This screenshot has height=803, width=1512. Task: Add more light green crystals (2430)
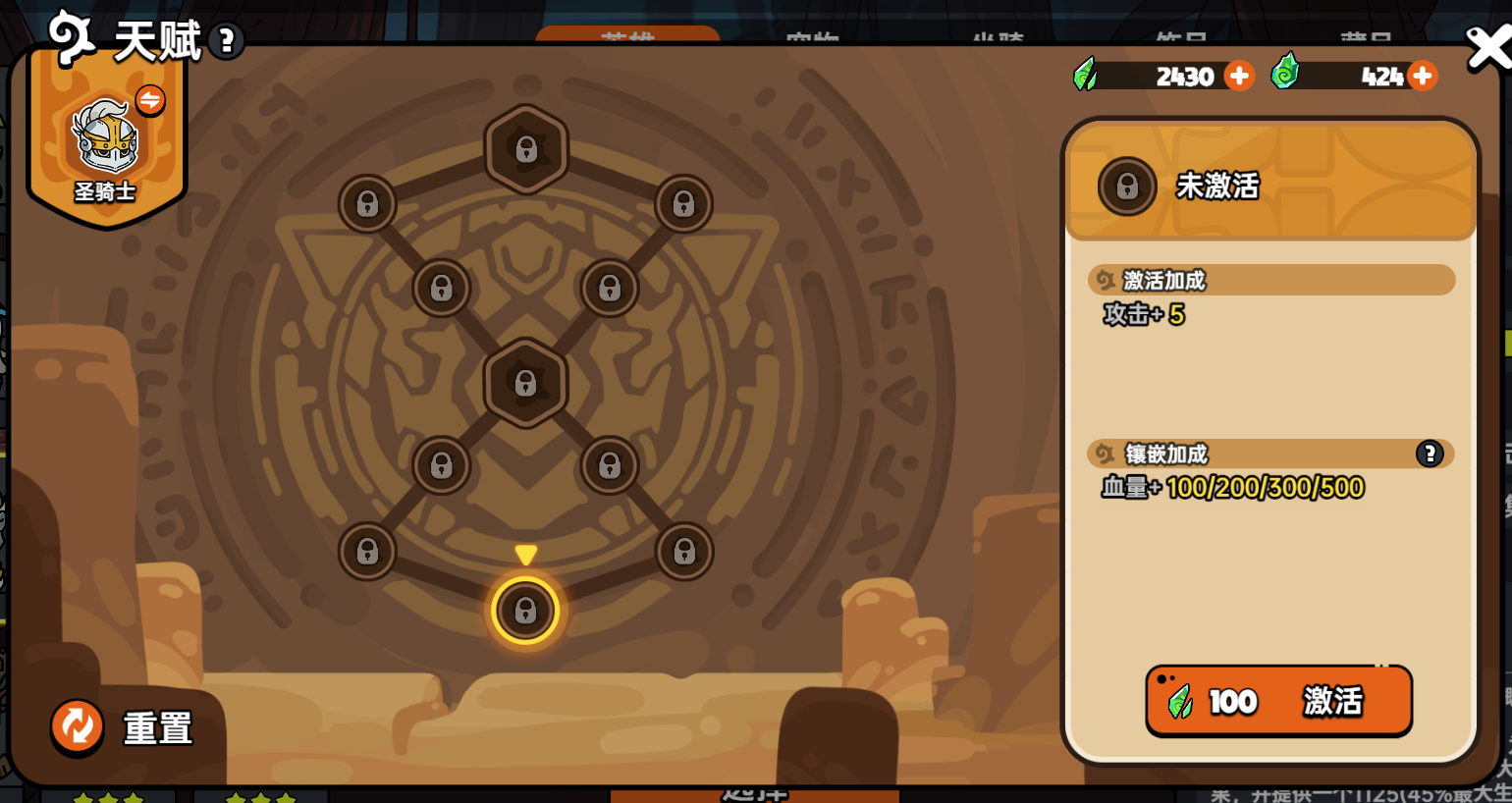(1239, 76)
